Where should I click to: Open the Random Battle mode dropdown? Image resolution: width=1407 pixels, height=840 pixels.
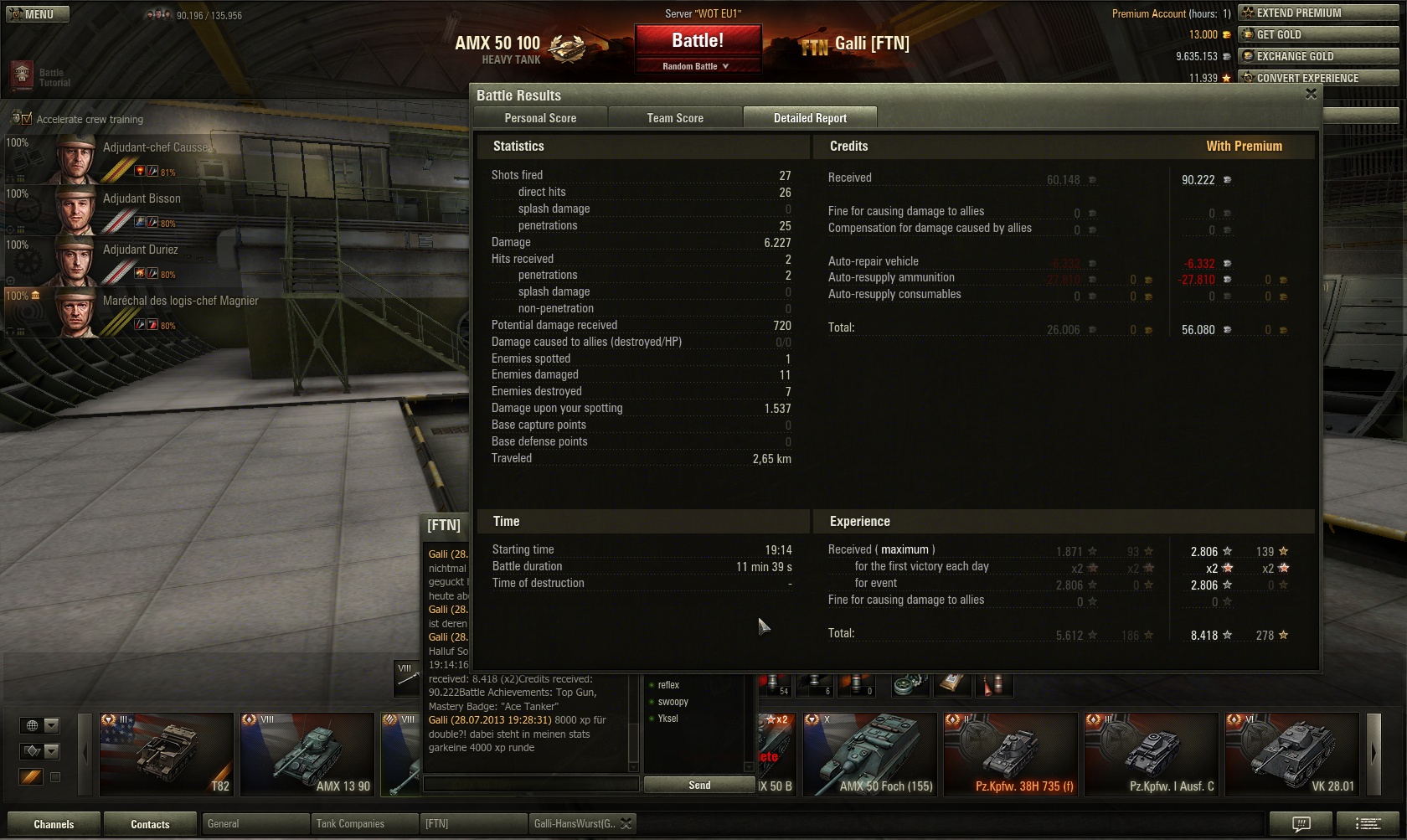697,66
